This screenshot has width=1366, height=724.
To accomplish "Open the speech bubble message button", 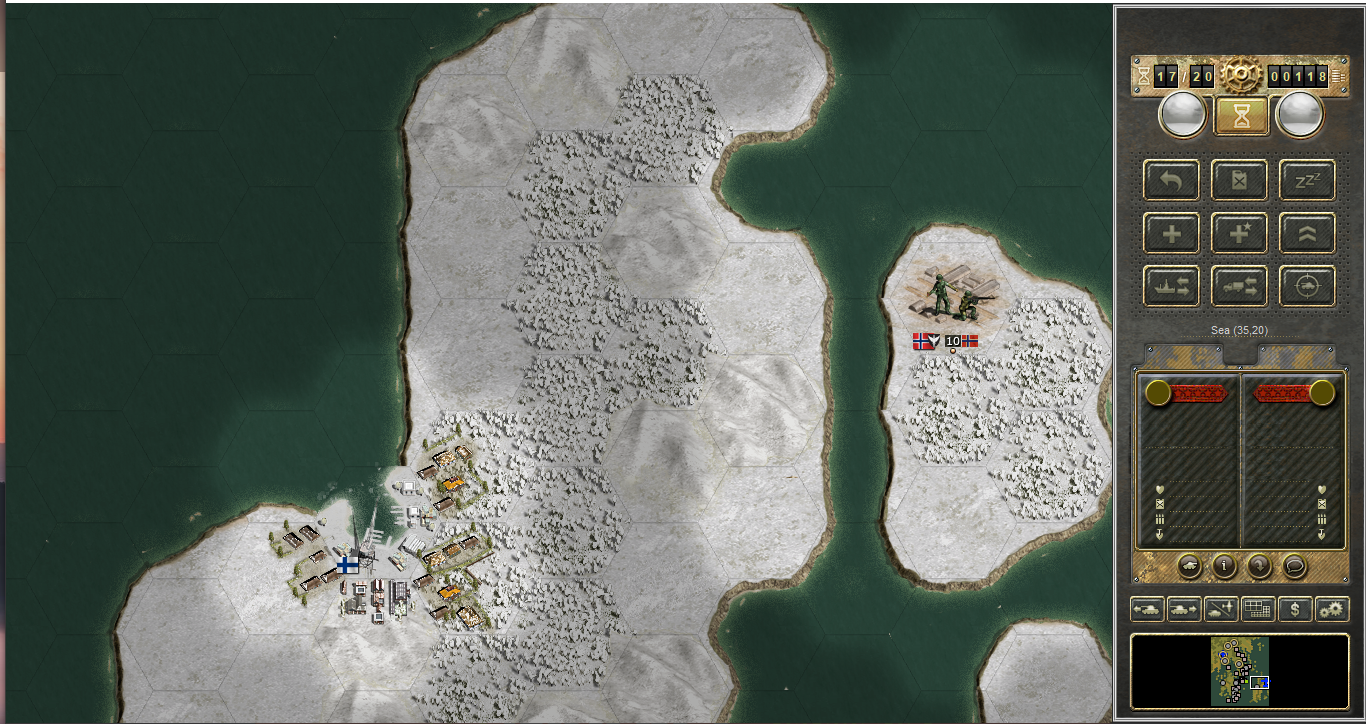I will click(x=1295, y=565).
